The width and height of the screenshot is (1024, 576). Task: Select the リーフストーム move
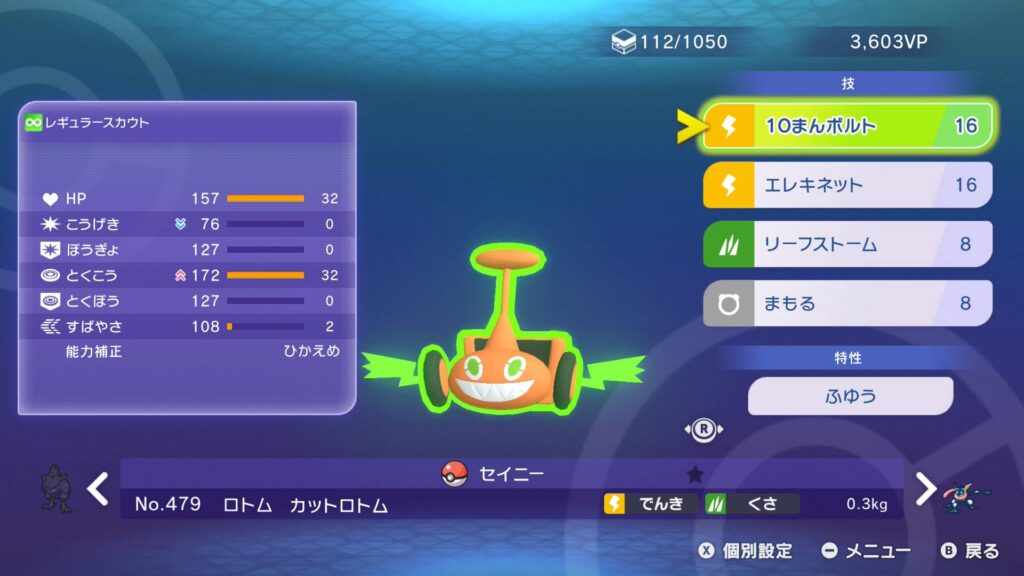(847, 244)
